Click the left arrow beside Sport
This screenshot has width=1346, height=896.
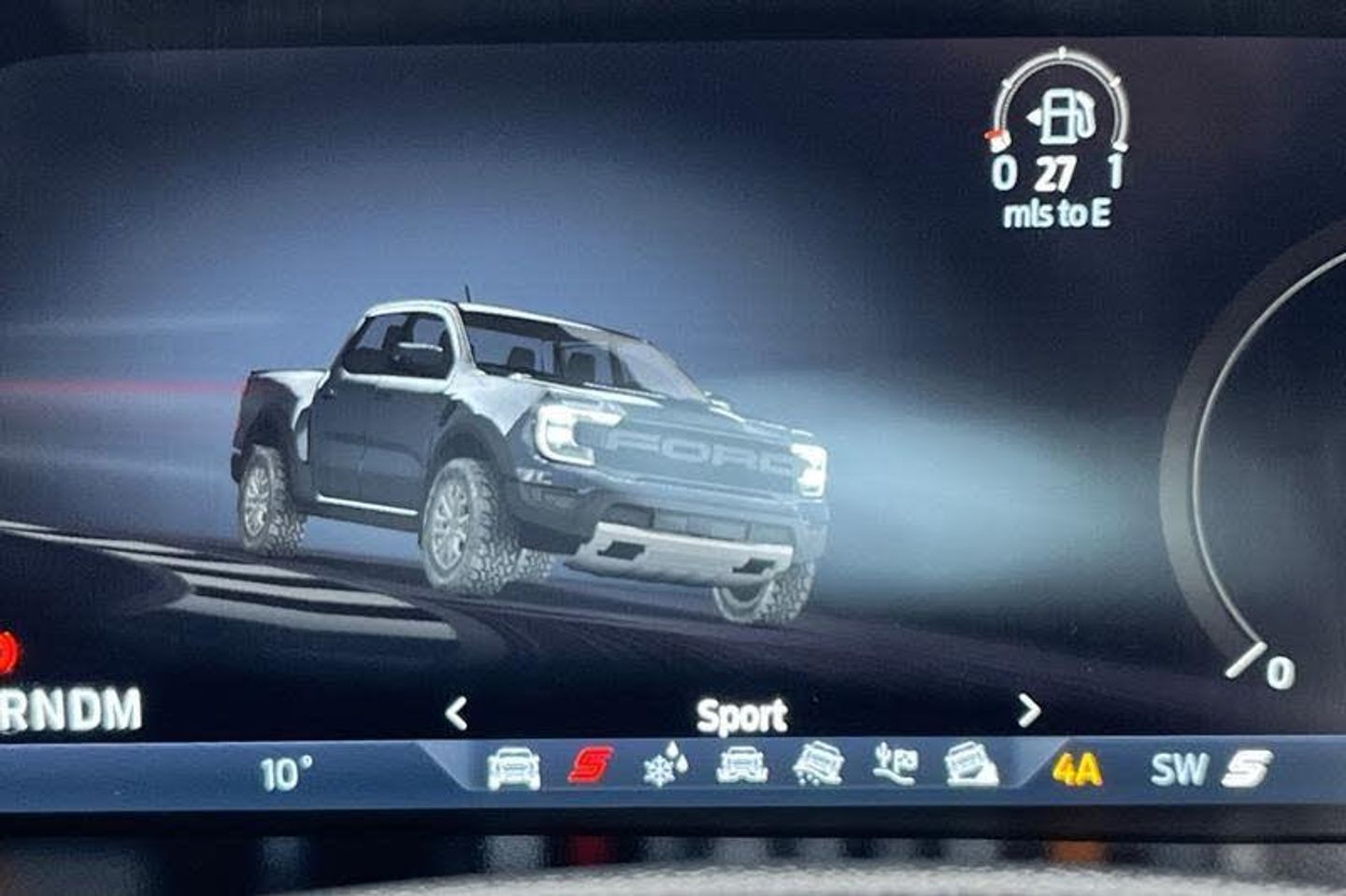(x=455, y=714)
